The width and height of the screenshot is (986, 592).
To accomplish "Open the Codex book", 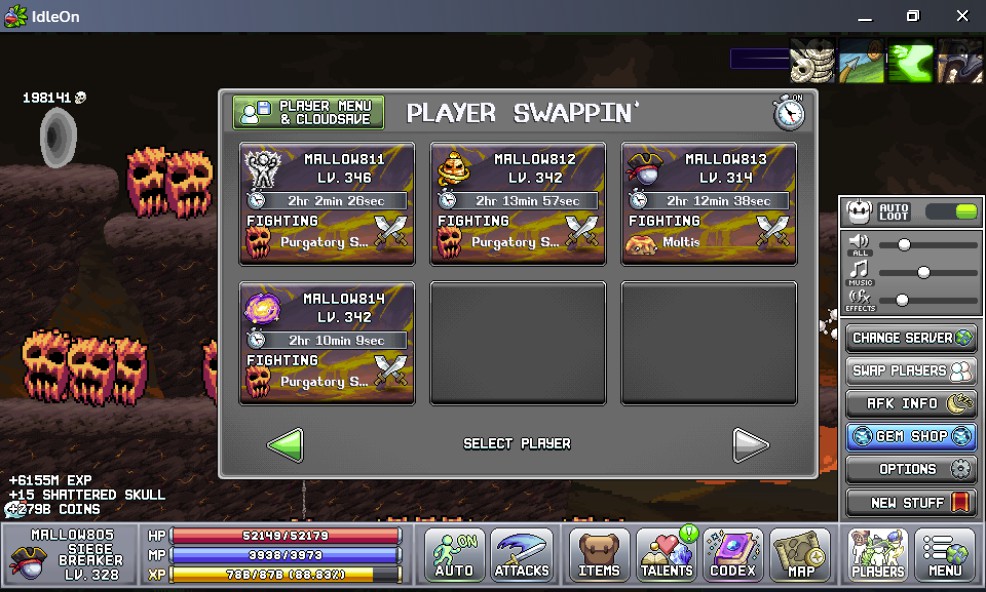I will pyautogui.click(x=733, y=555).
